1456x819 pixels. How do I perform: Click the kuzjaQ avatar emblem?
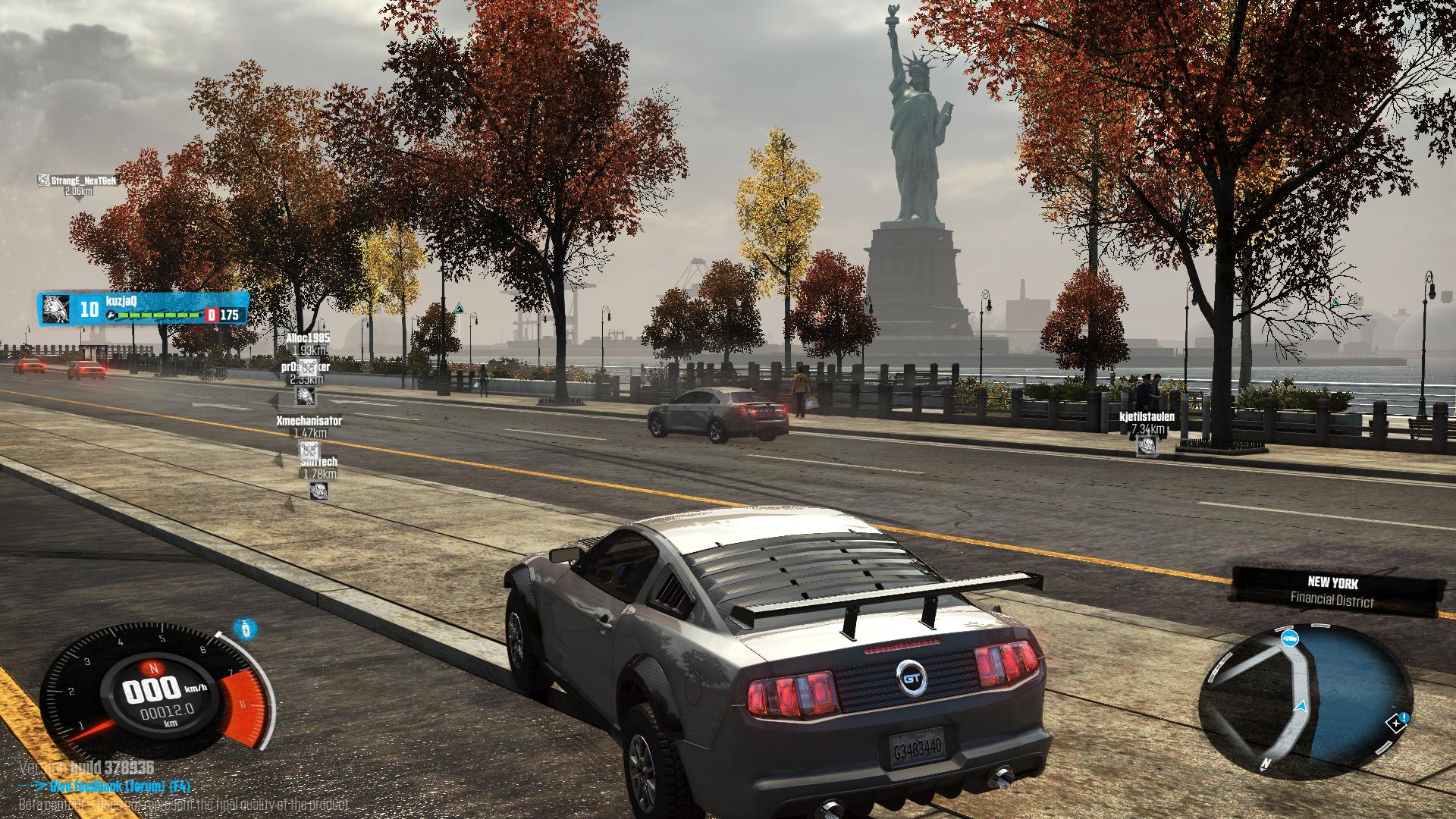(55, 309)
